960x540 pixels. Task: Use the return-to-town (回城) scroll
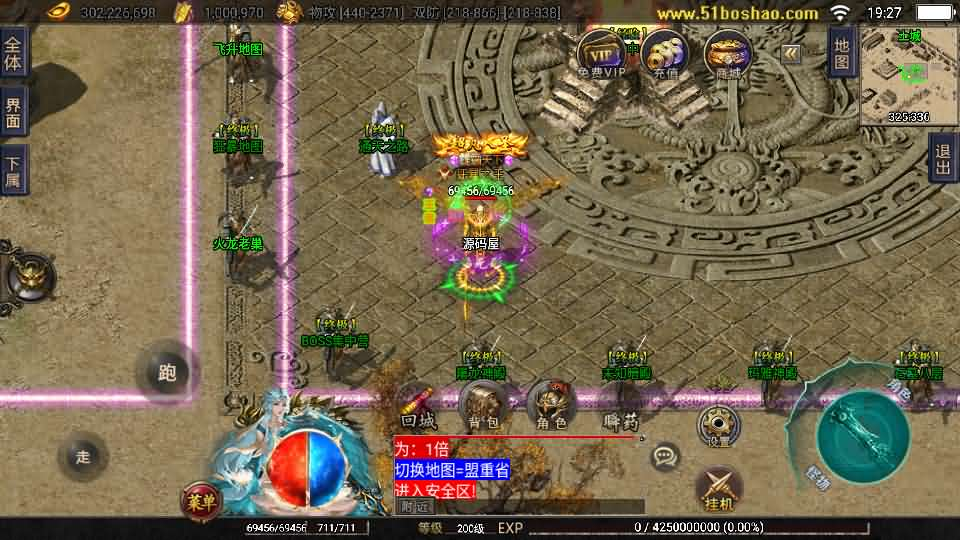[419, 407]
